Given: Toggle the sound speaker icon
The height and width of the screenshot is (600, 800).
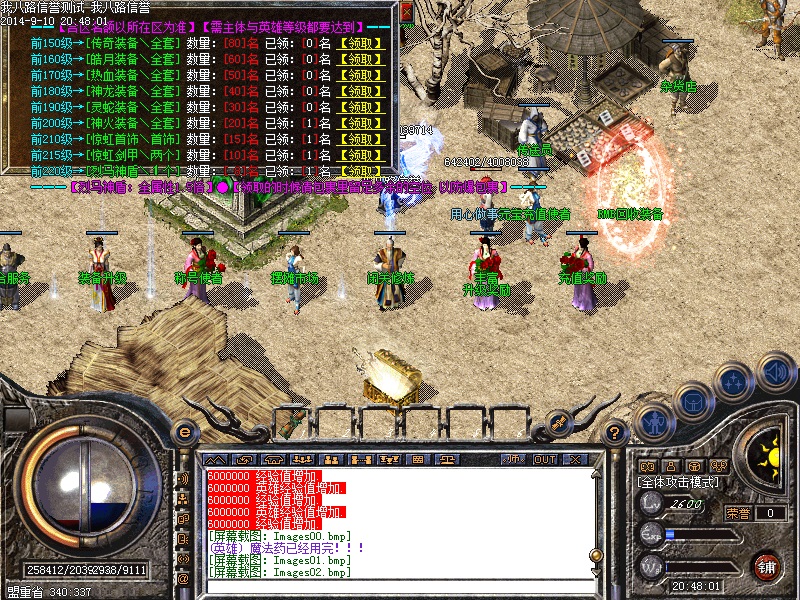Looking at the screenshot, I should 775,371.
